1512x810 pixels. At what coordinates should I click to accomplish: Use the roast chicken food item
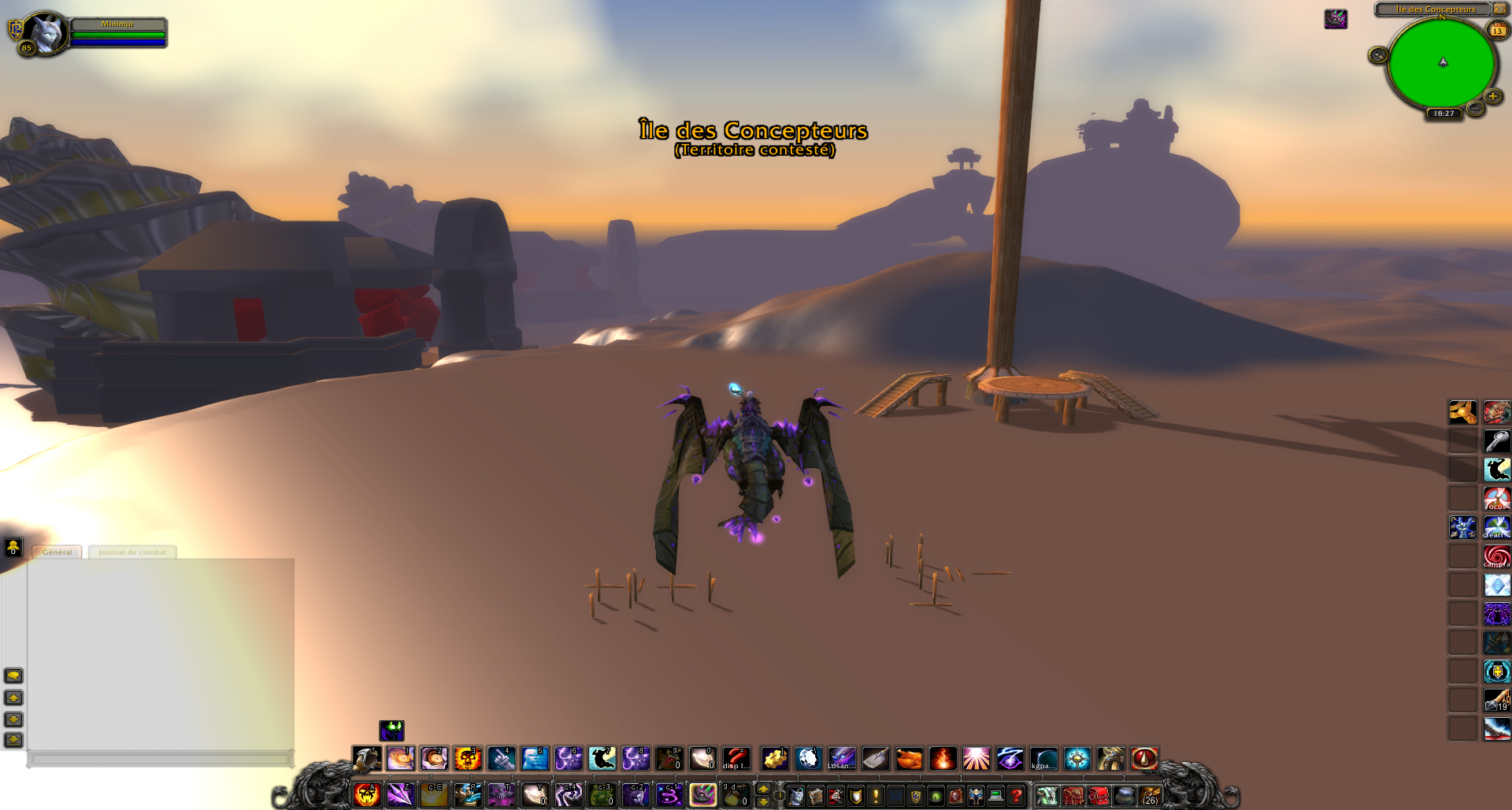[x=909, y=759]
